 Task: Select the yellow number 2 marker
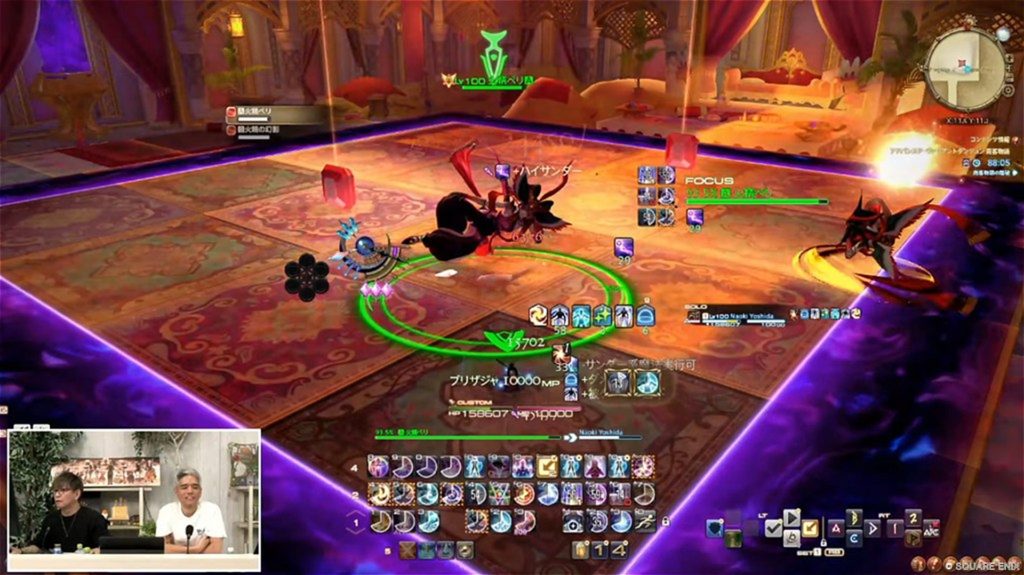[x=912, y=517]
